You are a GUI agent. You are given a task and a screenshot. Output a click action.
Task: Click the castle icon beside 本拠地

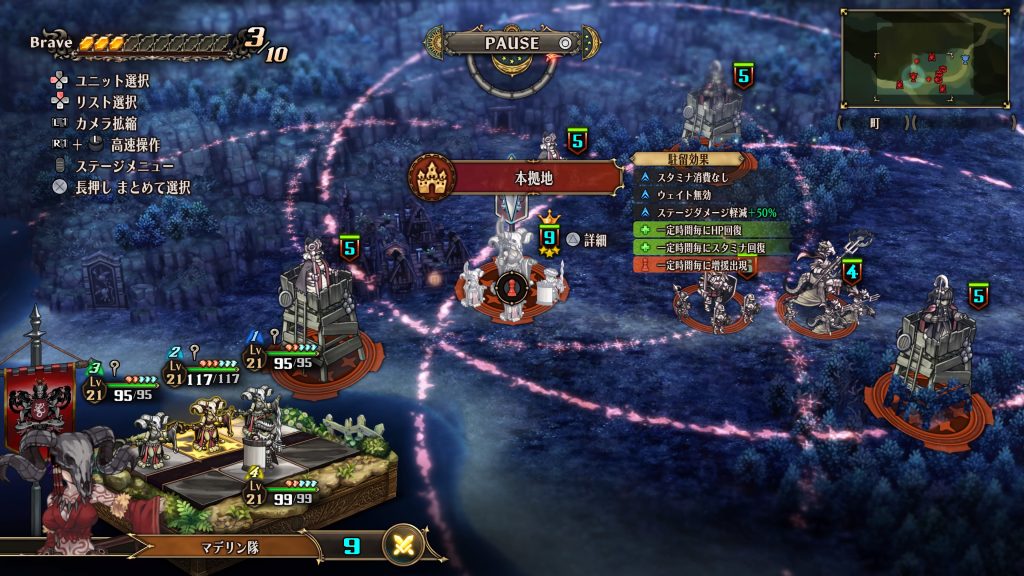coord(433,178)
